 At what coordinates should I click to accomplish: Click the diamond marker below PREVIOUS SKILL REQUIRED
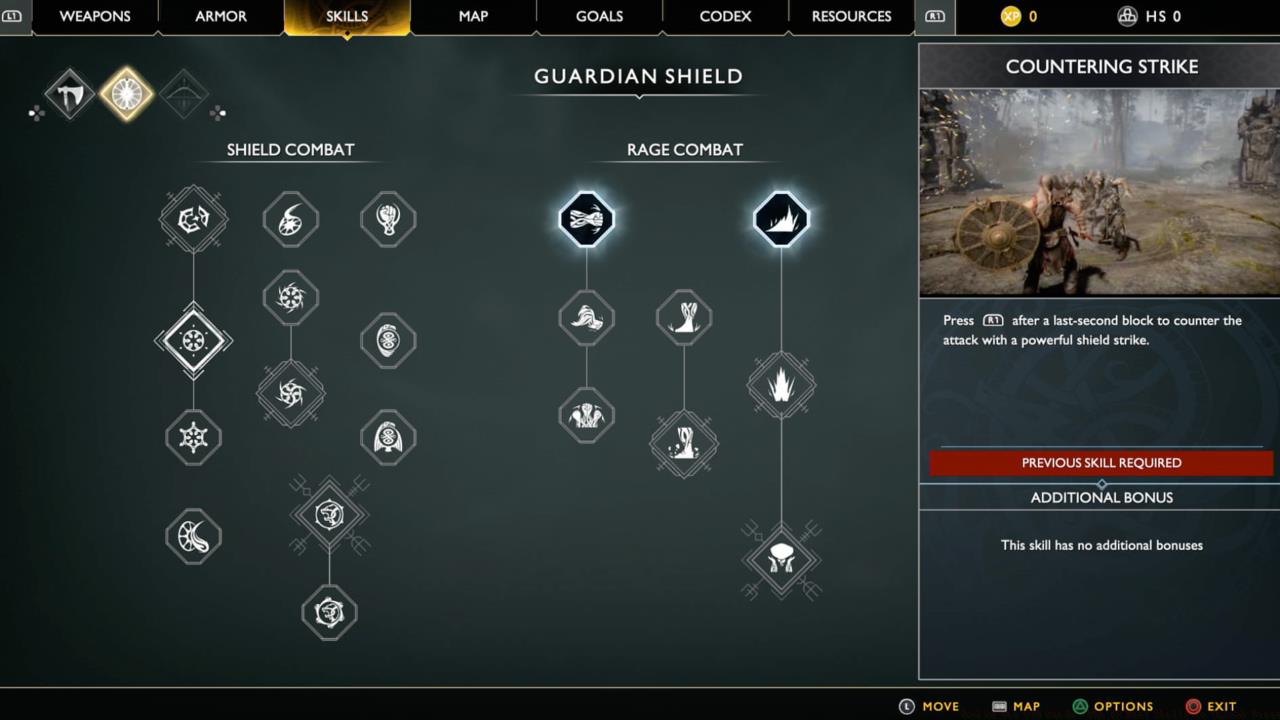coord(1101,482)
